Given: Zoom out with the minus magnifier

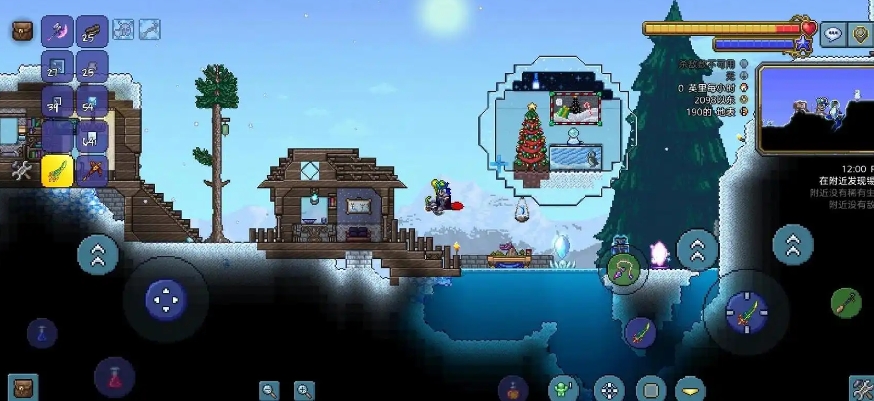Looking at the screenshot, I should coord(269,390).
